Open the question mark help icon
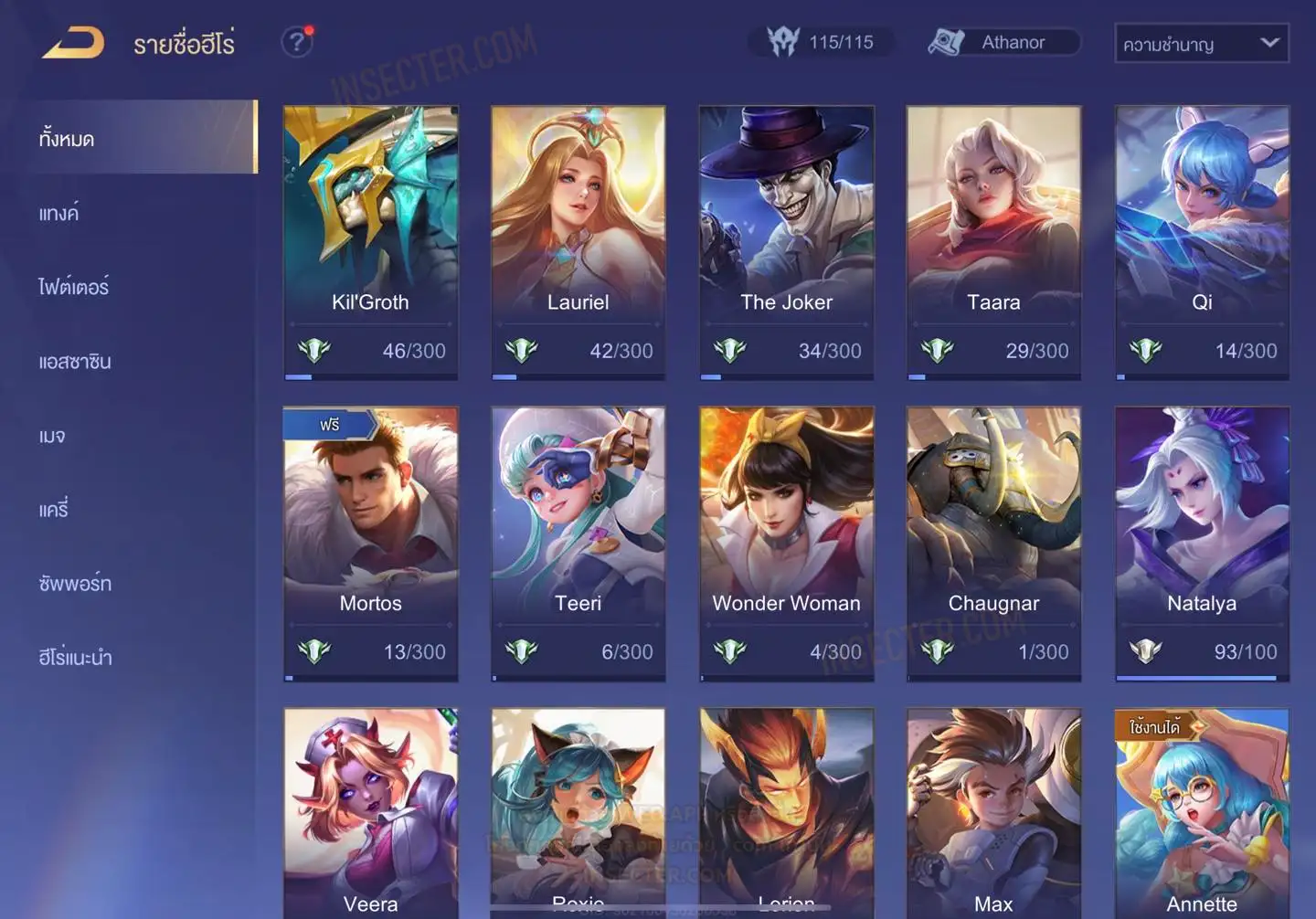Screen dimensions: 1316x919 [x=297, y=42]
